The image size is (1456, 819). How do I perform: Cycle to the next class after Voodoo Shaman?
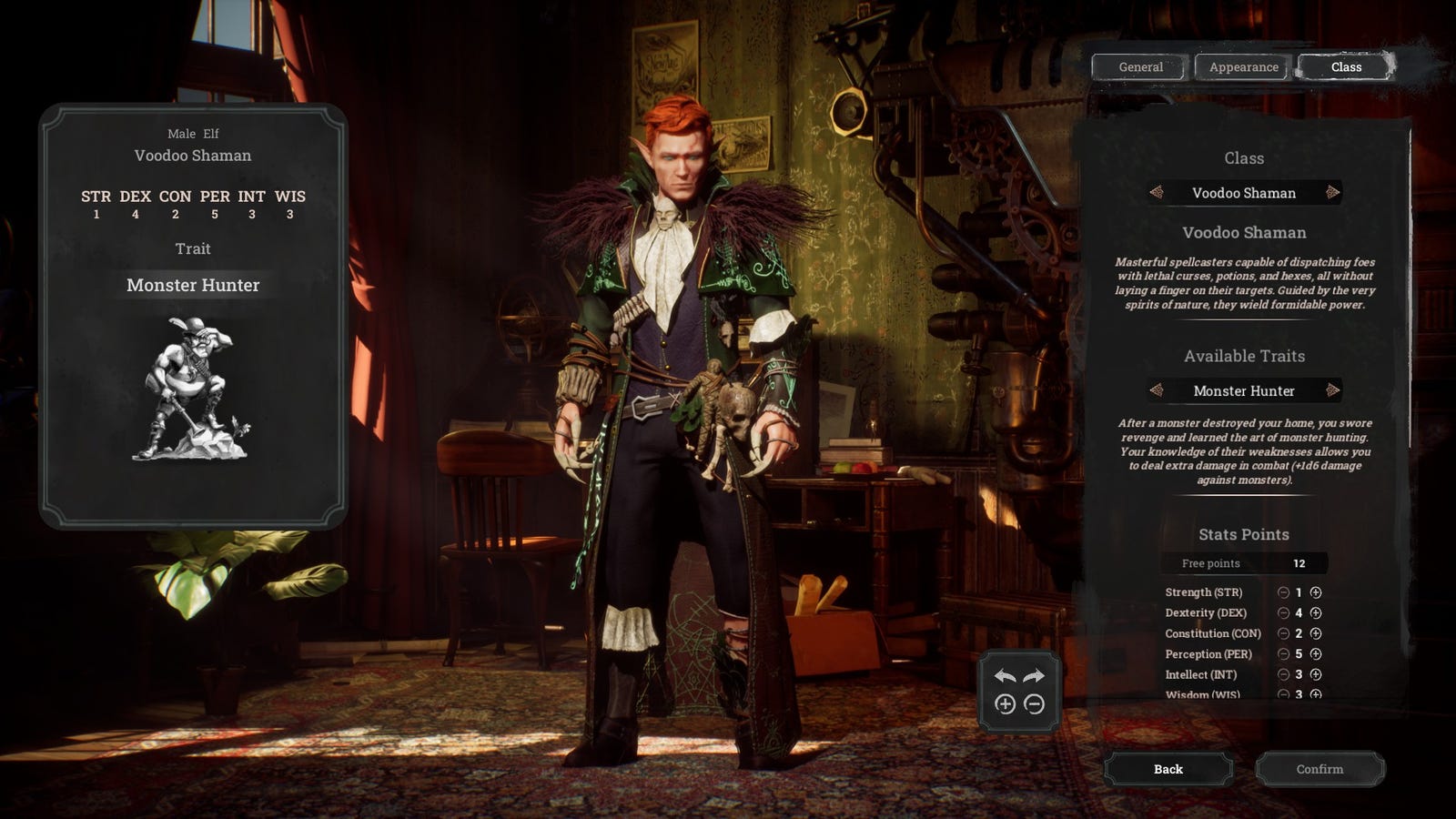click(x=1332, y=193)
